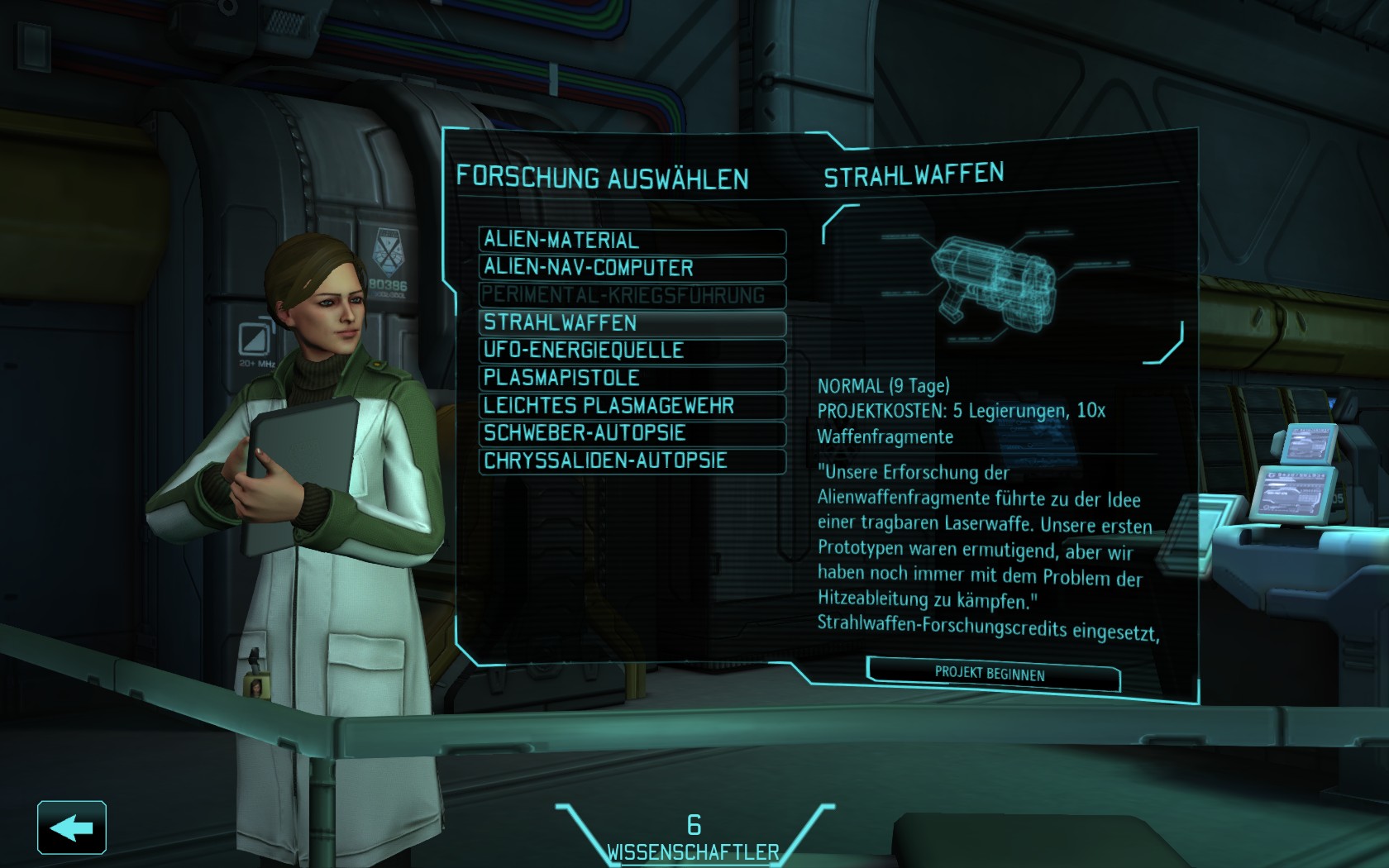Click the greyed-out Experimental-Kriegsführung entry
Image resolution: width=1389 pixels, height=868 pixels.
pyautogui.click(x=632, y=295)
